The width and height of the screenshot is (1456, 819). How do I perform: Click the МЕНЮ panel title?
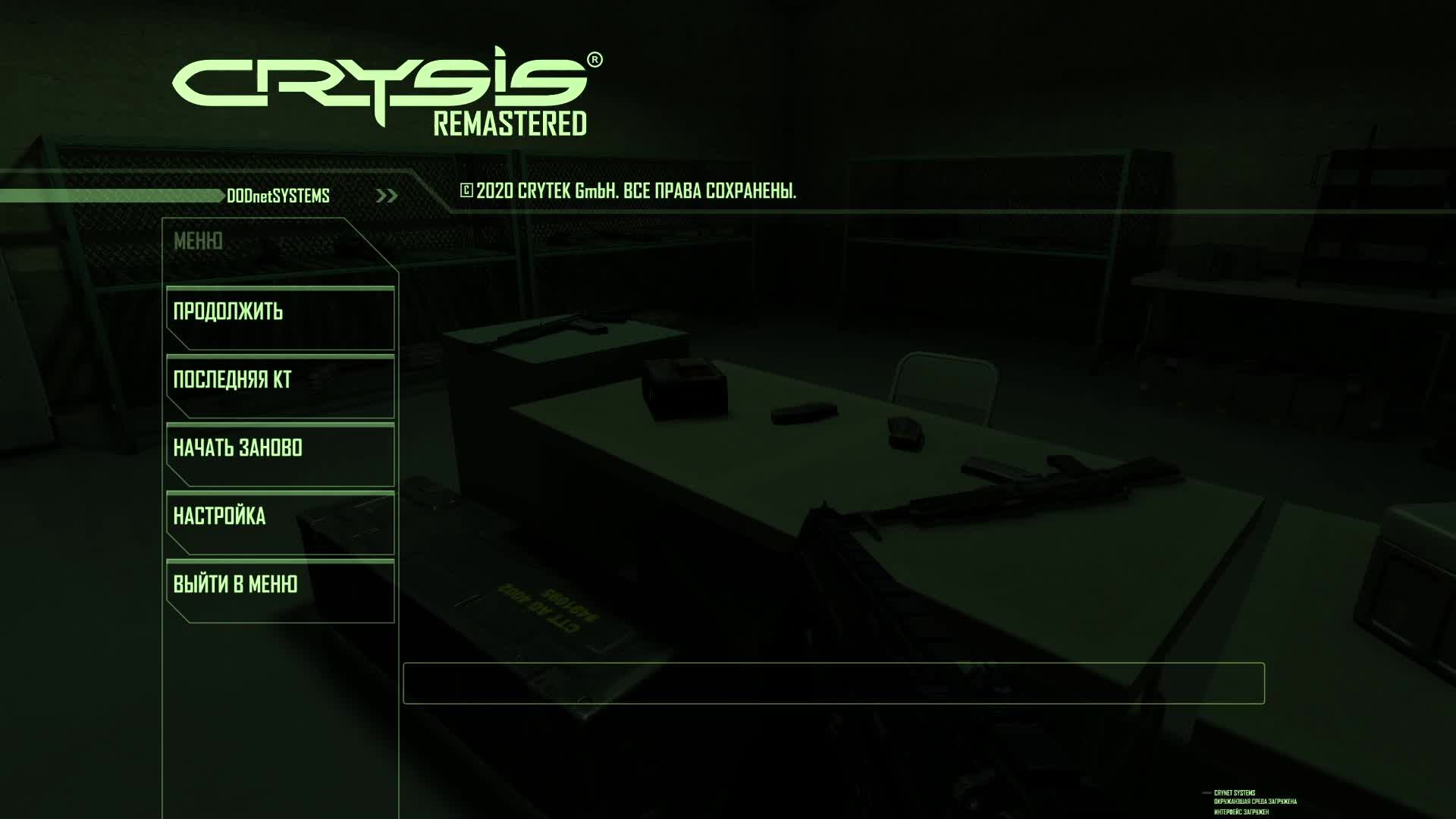pos(199,239)
